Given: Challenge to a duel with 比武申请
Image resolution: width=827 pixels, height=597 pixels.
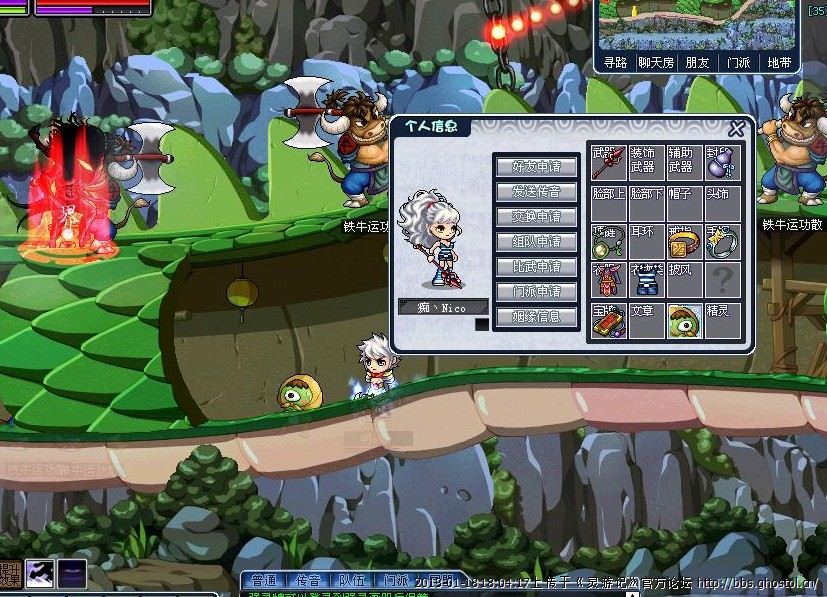Looking at the screenshot, I should [x=536, y=267].
